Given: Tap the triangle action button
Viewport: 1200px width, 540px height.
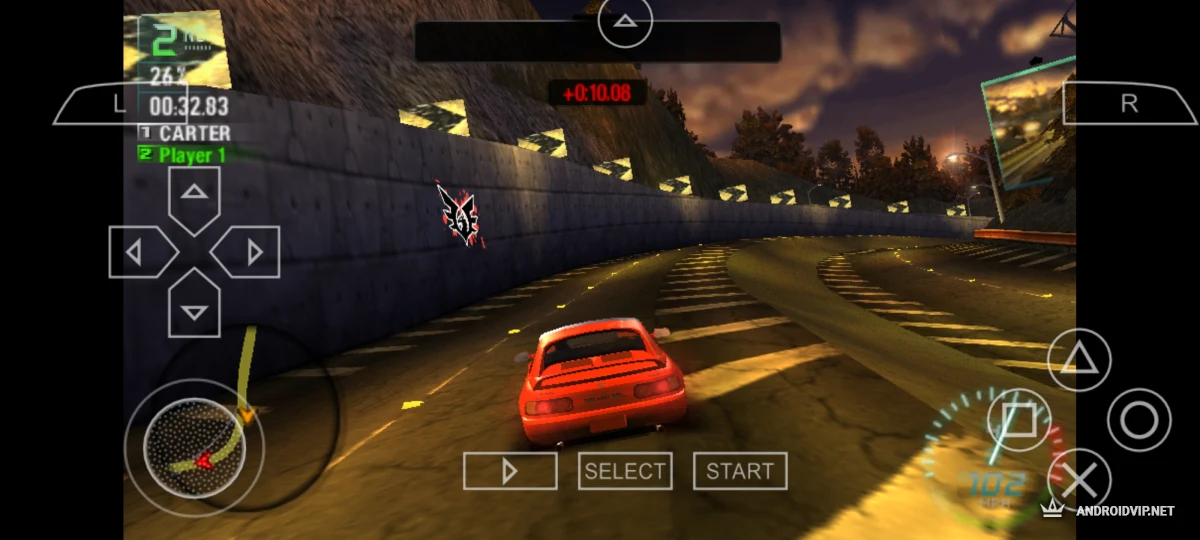Looking at the screenshot, I should pos(1079,359).
